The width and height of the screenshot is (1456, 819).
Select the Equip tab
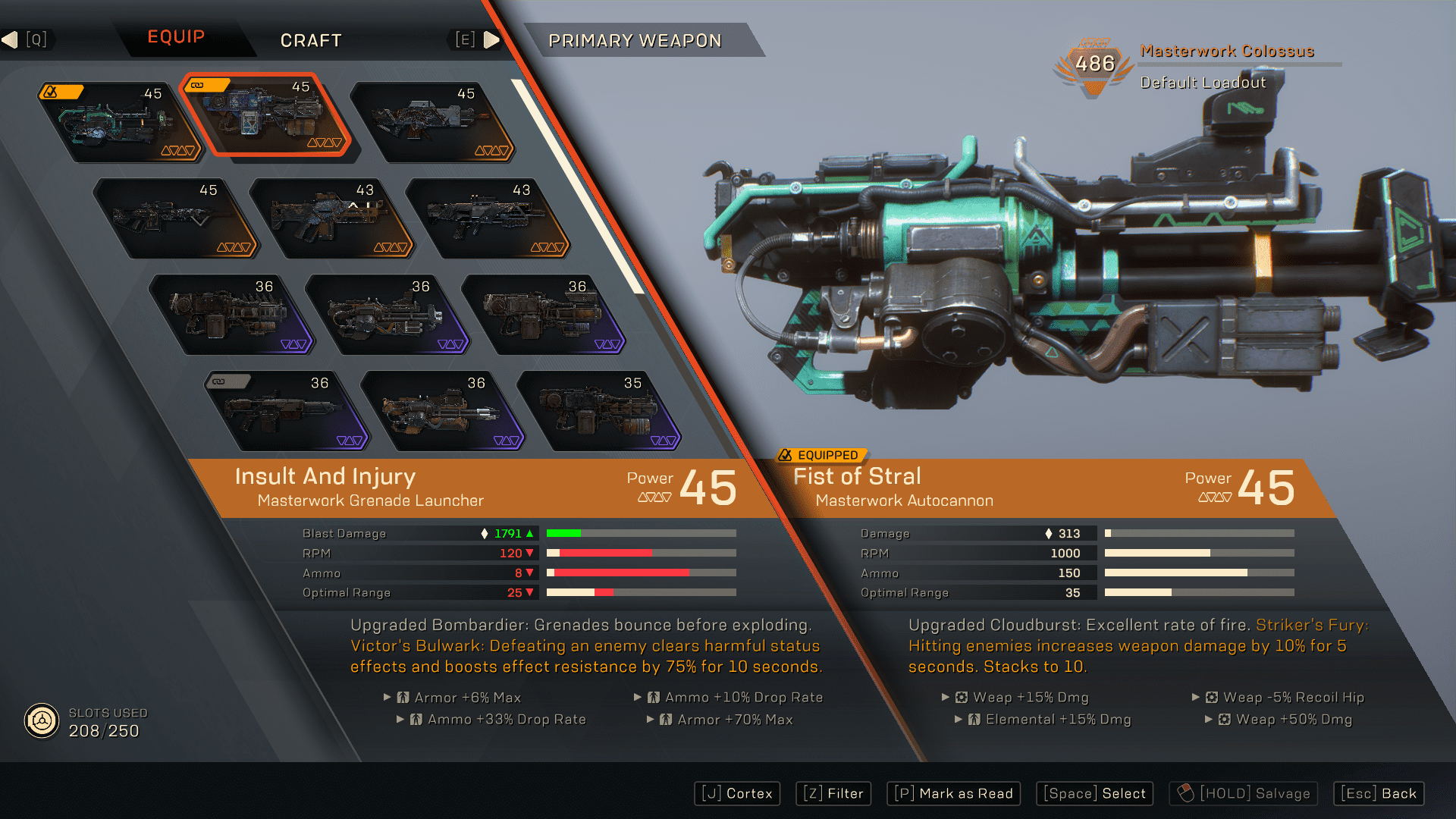tap(176, 37)
